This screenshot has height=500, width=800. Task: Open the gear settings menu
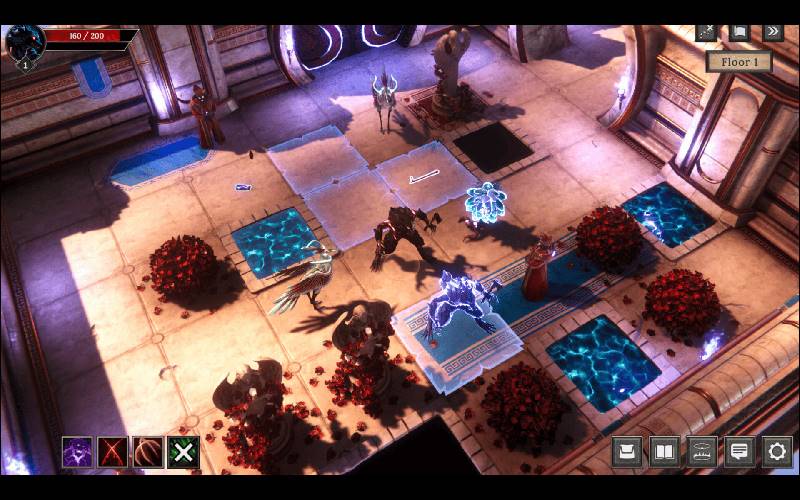point(777,452)
